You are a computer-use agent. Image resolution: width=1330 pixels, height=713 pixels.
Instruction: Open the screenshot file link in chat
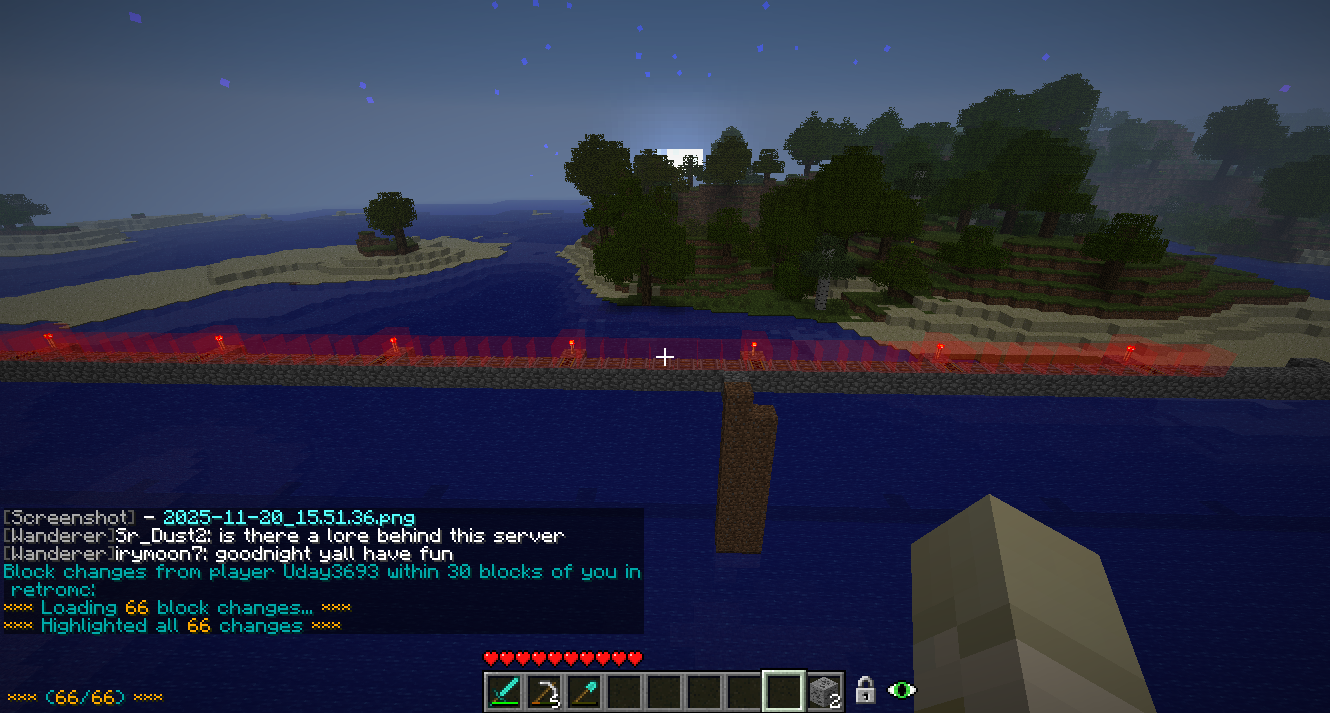click(288, 518)
